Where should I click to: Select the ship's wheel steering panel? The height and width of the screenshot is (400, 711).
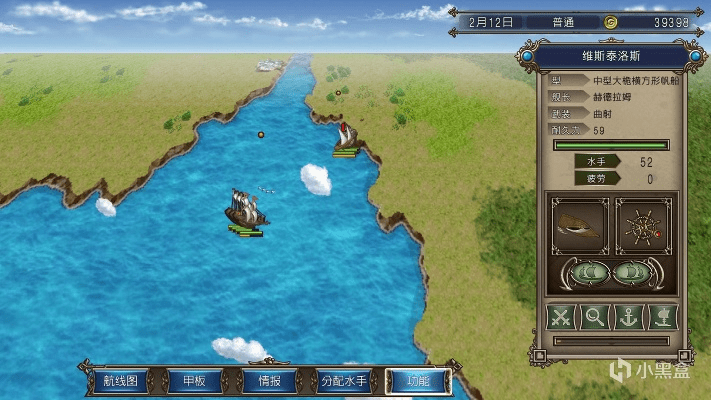[x=643, y=226]
